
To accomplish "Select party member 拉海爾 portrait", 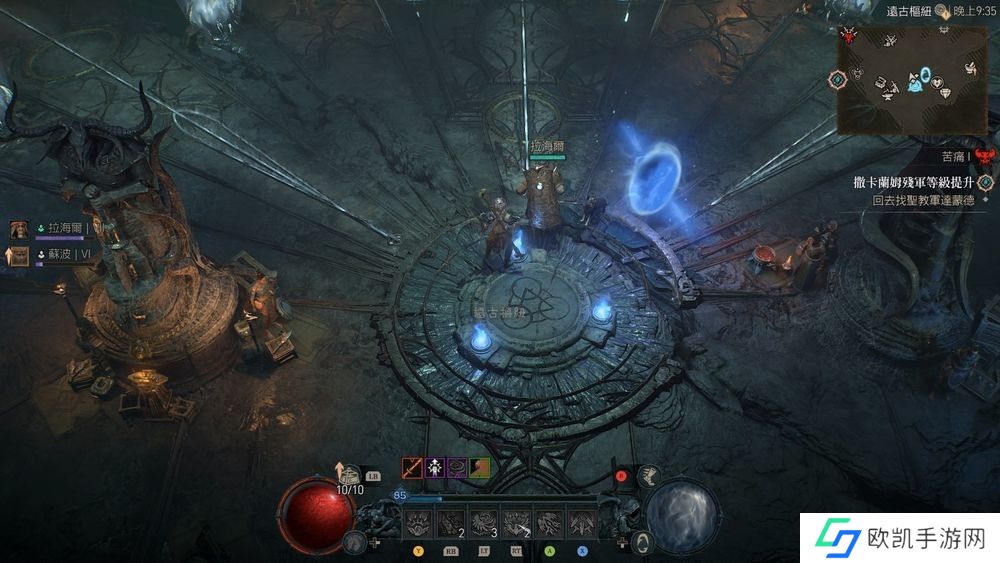I will pyautogui.click(x=19, y=230).
